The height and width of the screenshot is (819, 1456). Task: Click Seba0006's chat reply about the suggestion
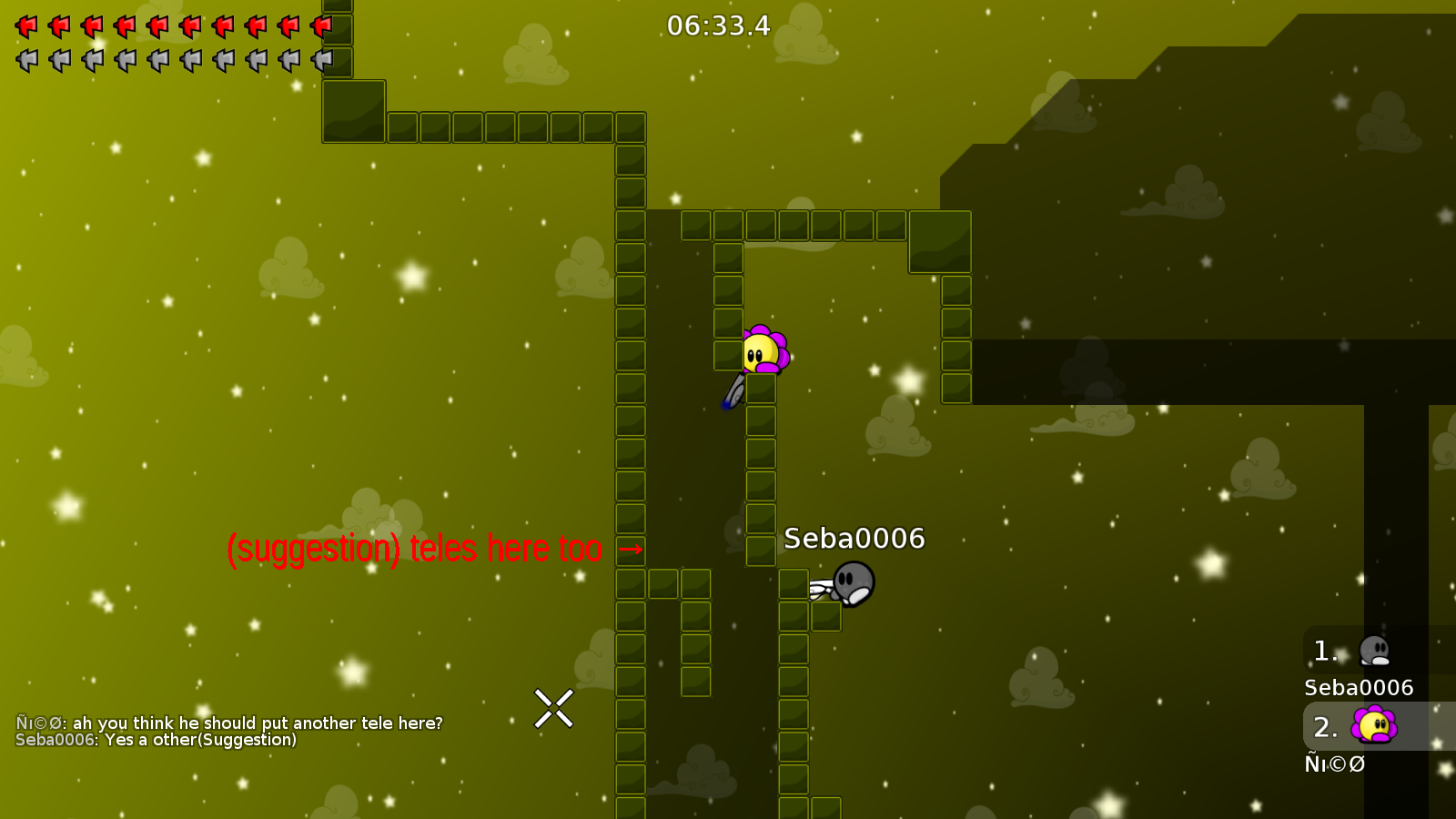[x=157, y=740]
